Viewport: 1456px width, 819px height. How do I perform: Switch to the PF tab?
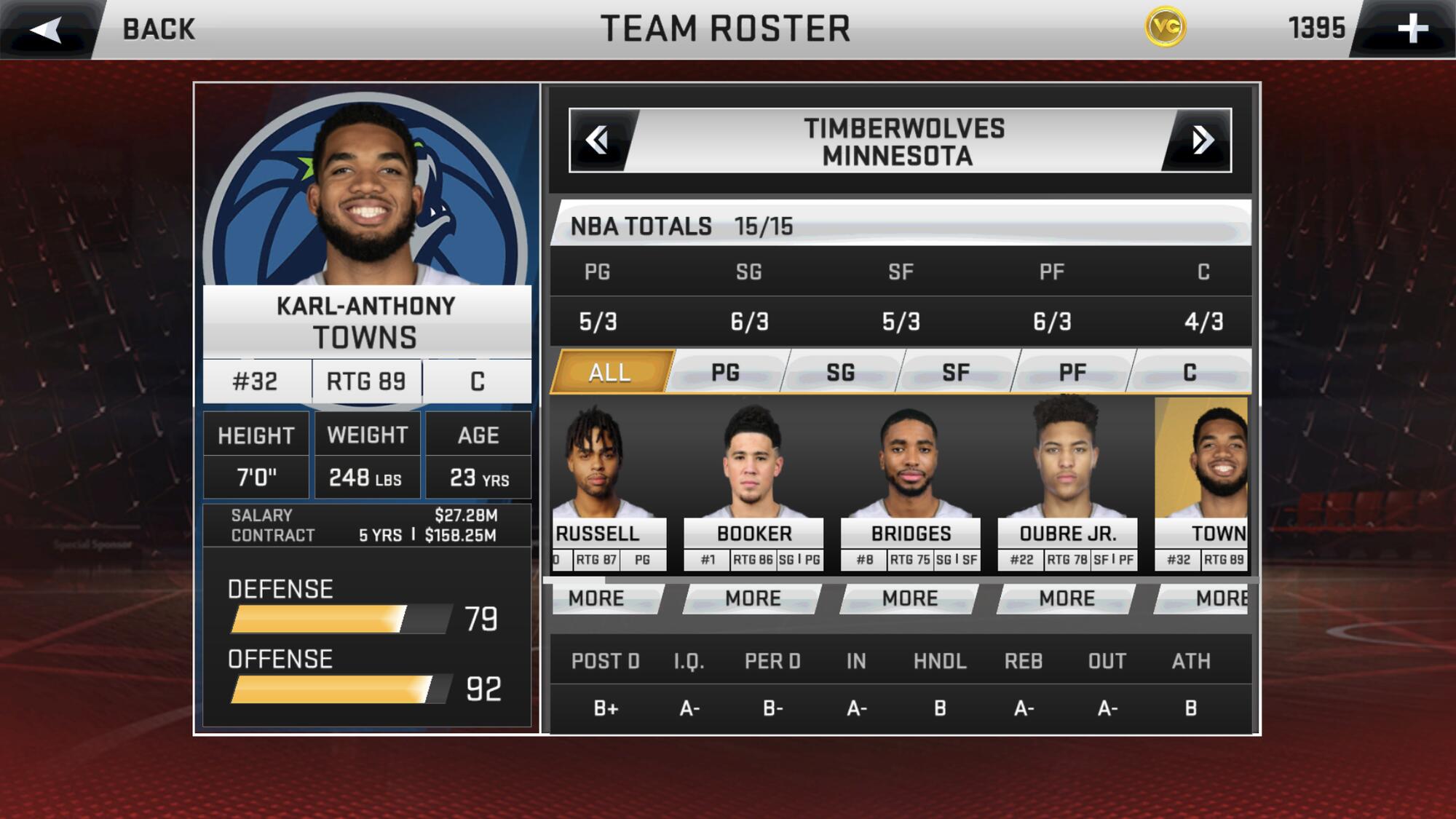[x=1072, y=372]
